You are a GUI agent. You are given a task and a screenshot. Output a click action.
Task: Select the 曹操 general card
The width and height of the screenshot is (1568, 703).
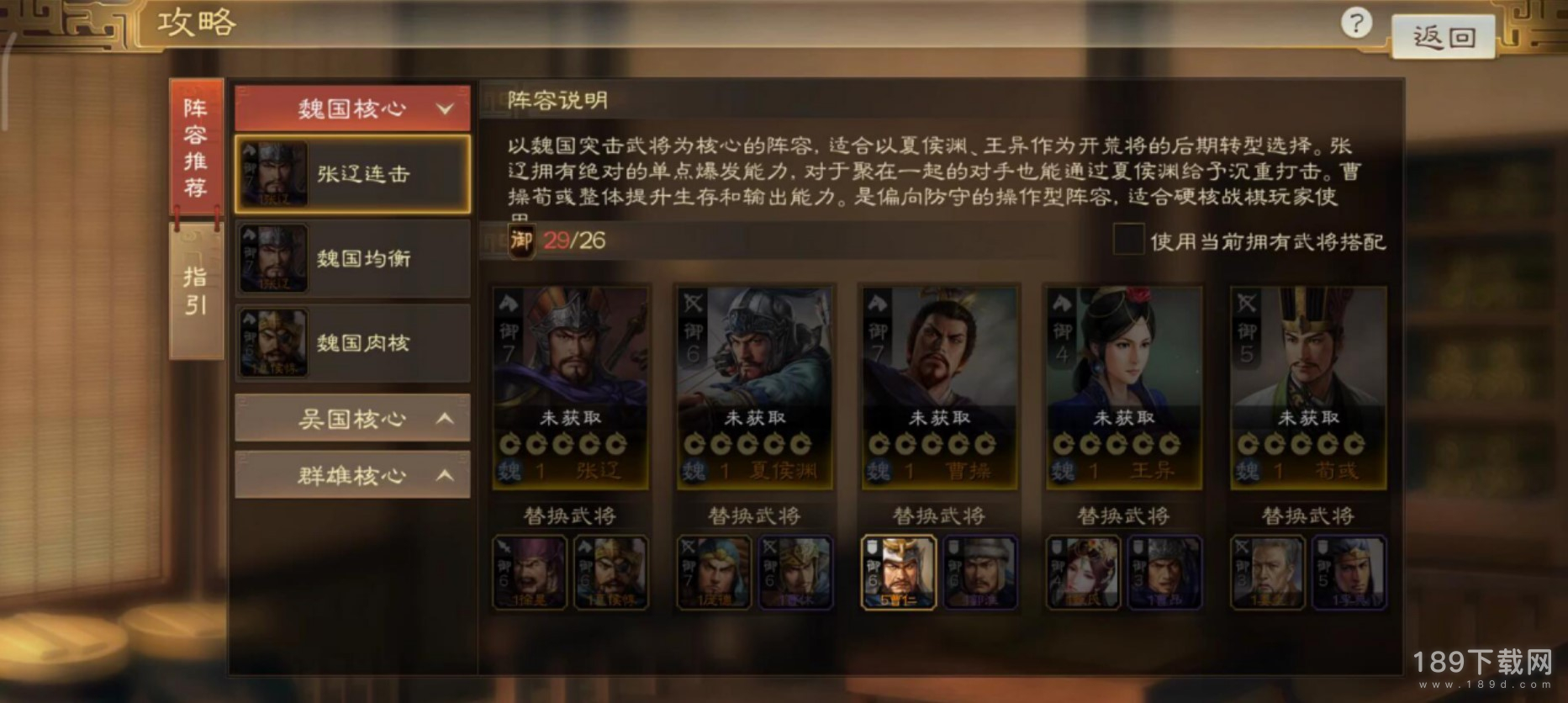click(938, 387)
